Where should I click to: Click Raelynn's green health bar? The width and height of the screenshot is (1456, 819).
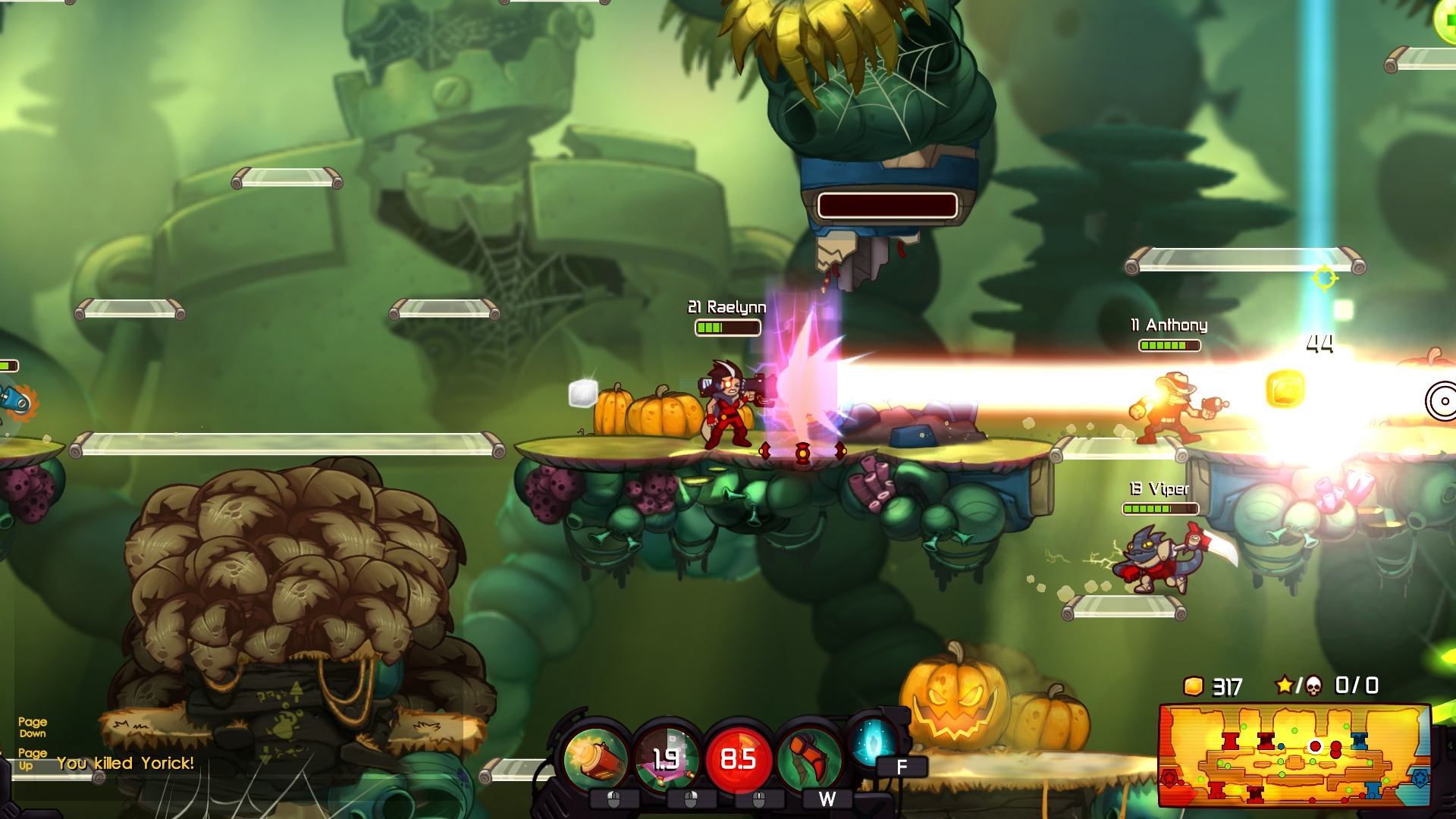[x=728, y=328]
